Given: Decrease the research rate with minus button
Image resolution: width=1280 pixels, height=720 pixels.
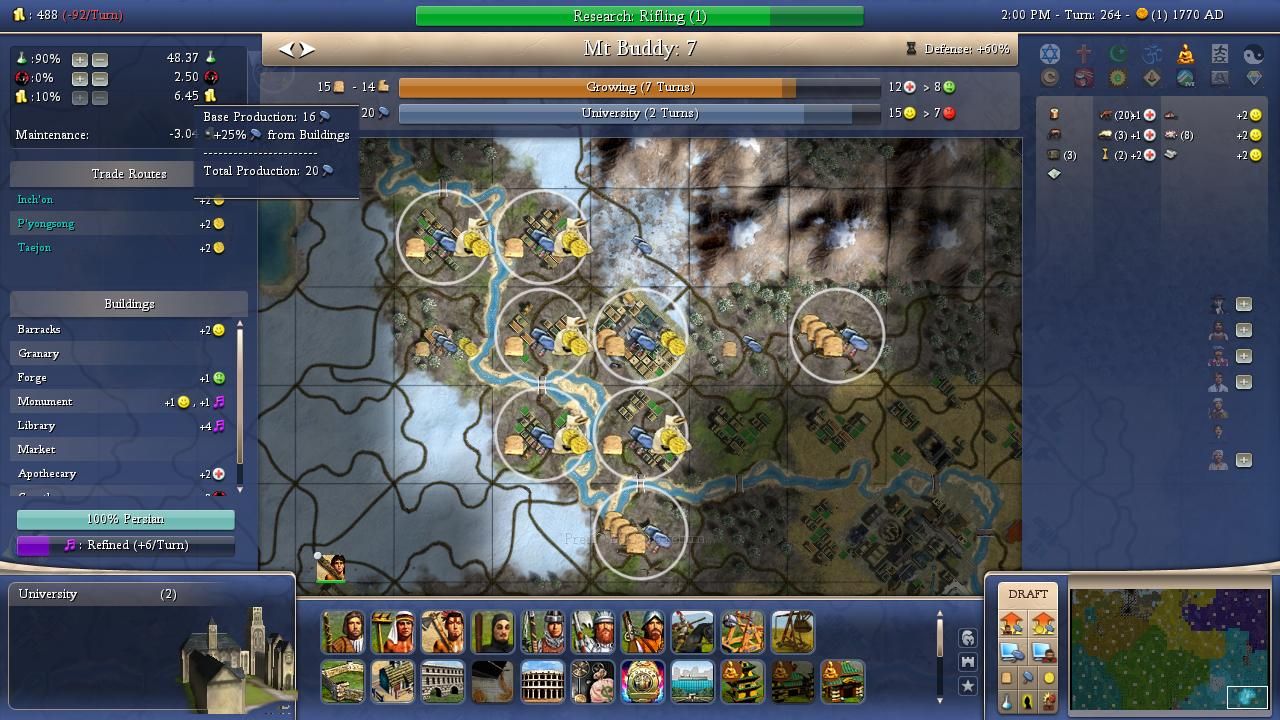Looking at the screenshot, I should click(x=100, y=59).
